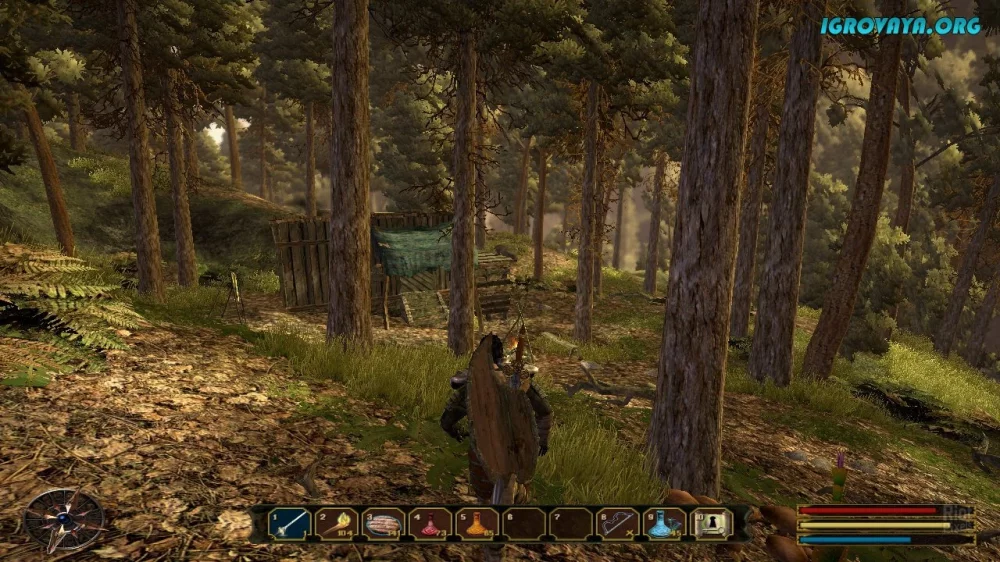The height and width of the screenshot is (562, 1000).
Task: Drink the red health potion
Action: [x=431, y=523]
